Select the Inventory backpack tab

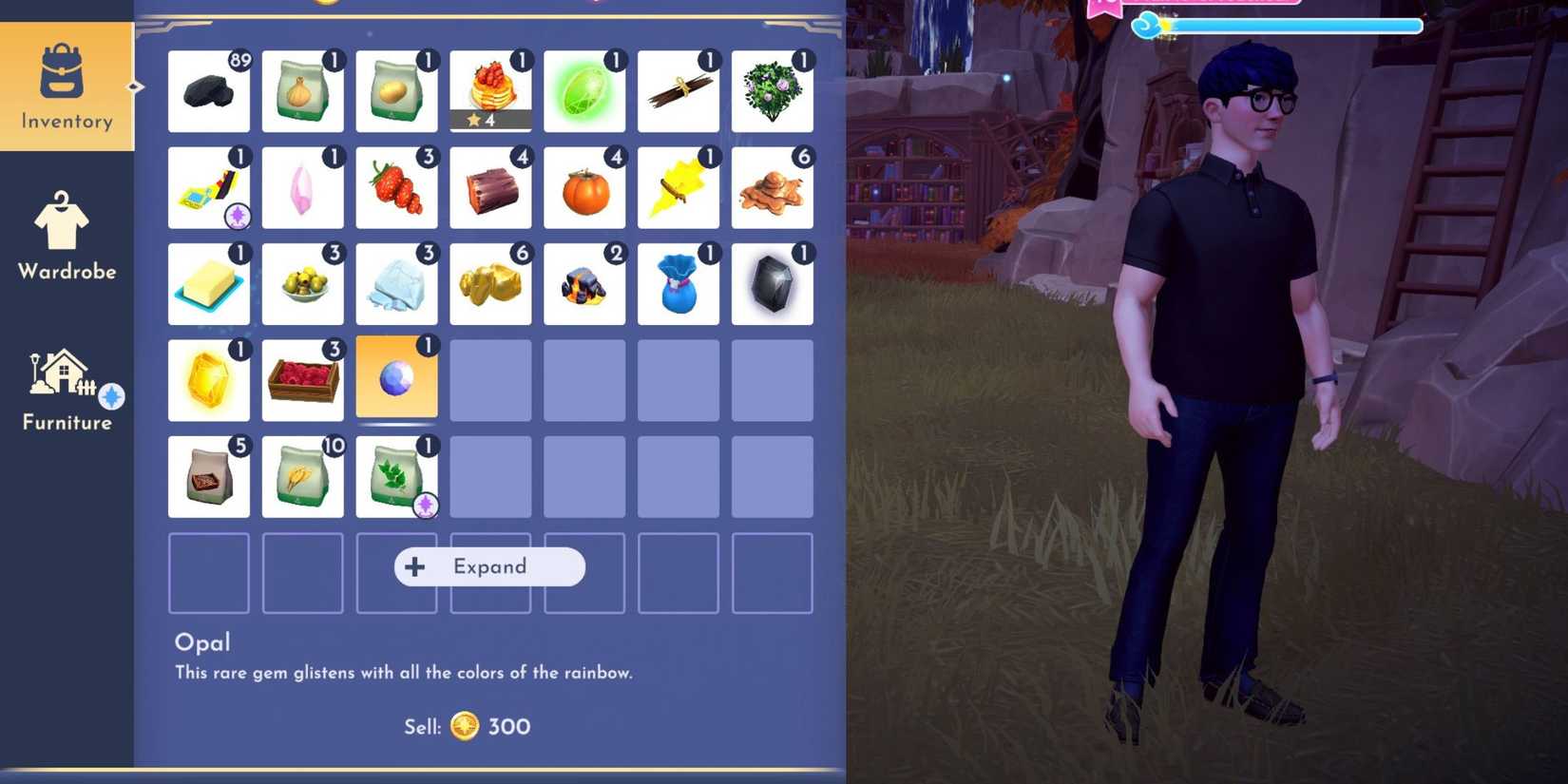click(x=67, y=86)
